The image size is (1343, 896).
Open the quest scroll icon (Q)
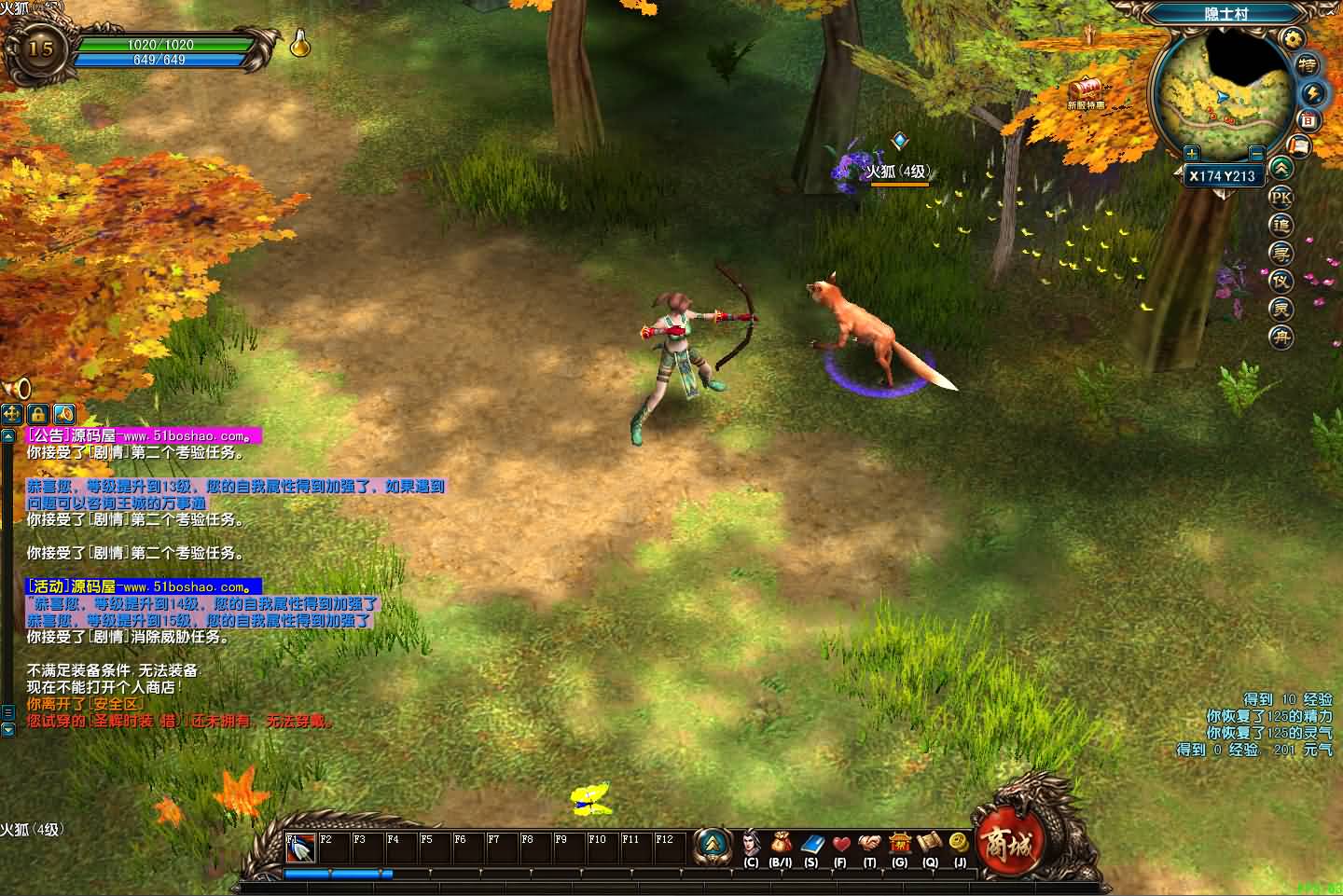pyautogui.click(x=929, y=845)
